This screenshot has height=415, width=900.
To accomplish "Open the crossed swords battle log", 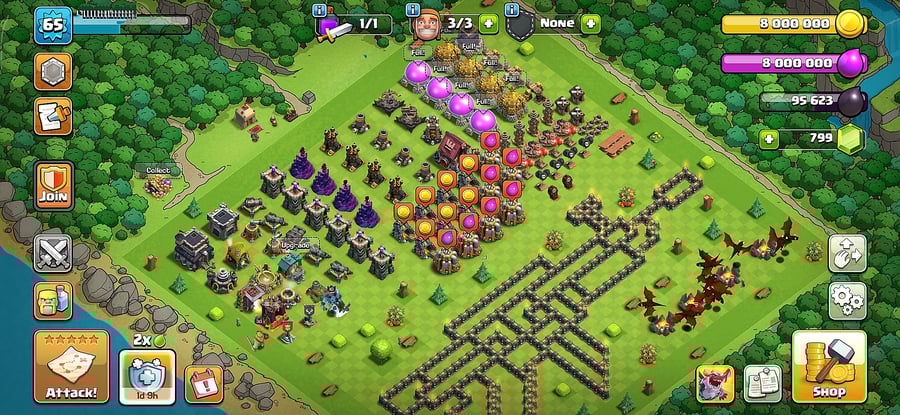I will [x=53, y=253].
